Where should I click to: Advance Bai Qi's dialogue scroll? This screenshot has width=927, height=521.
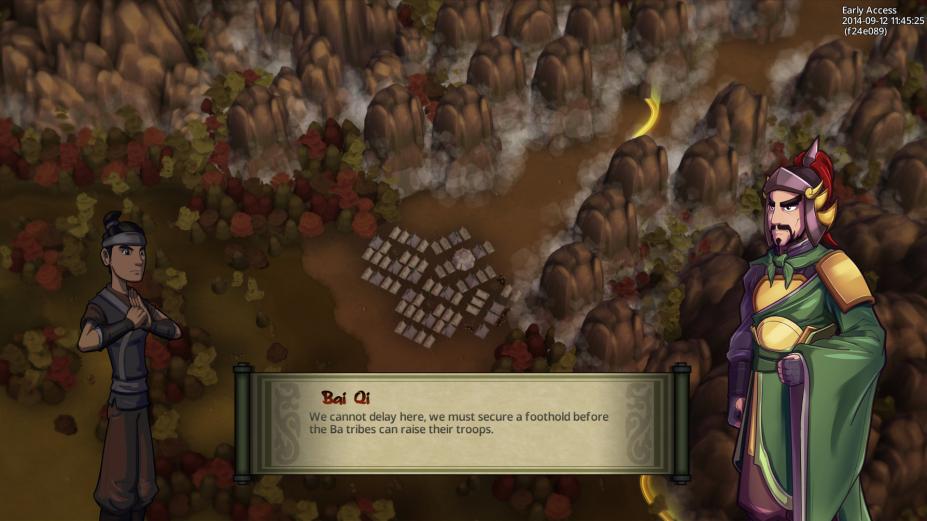click(x=462, y=422)
